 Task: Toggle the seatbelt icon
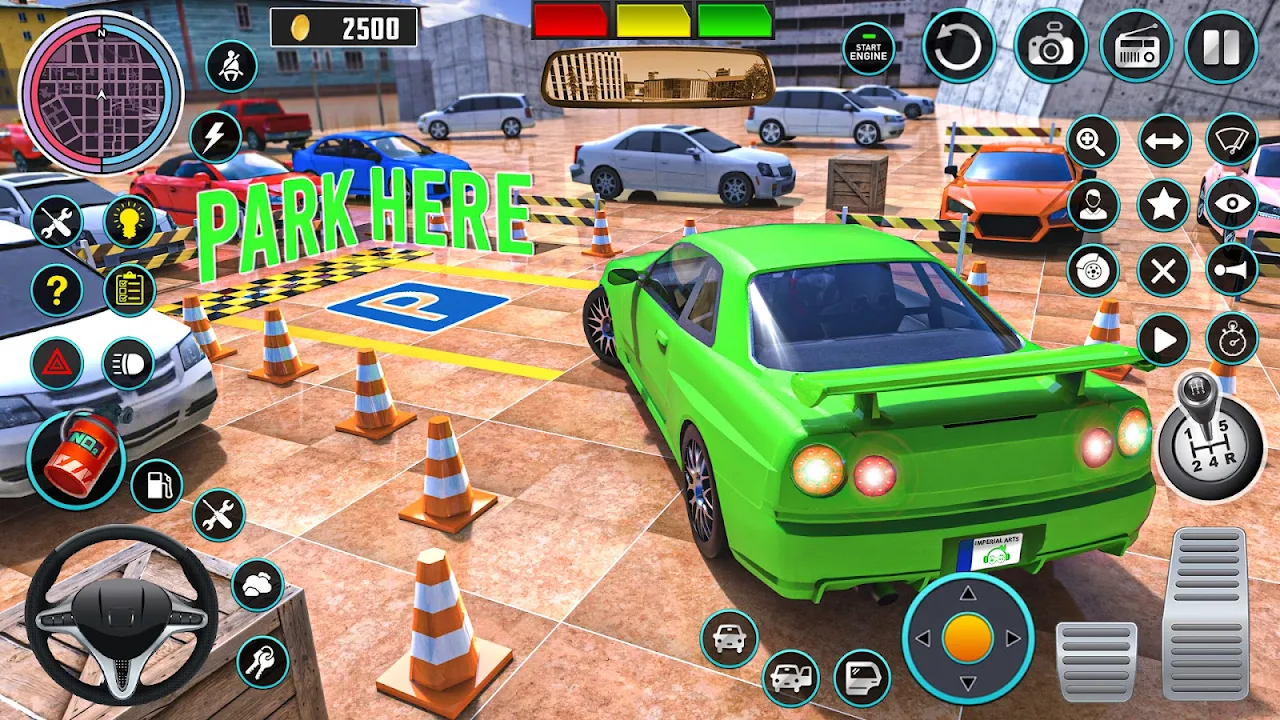pyautogui.click(x=231, y=66)
